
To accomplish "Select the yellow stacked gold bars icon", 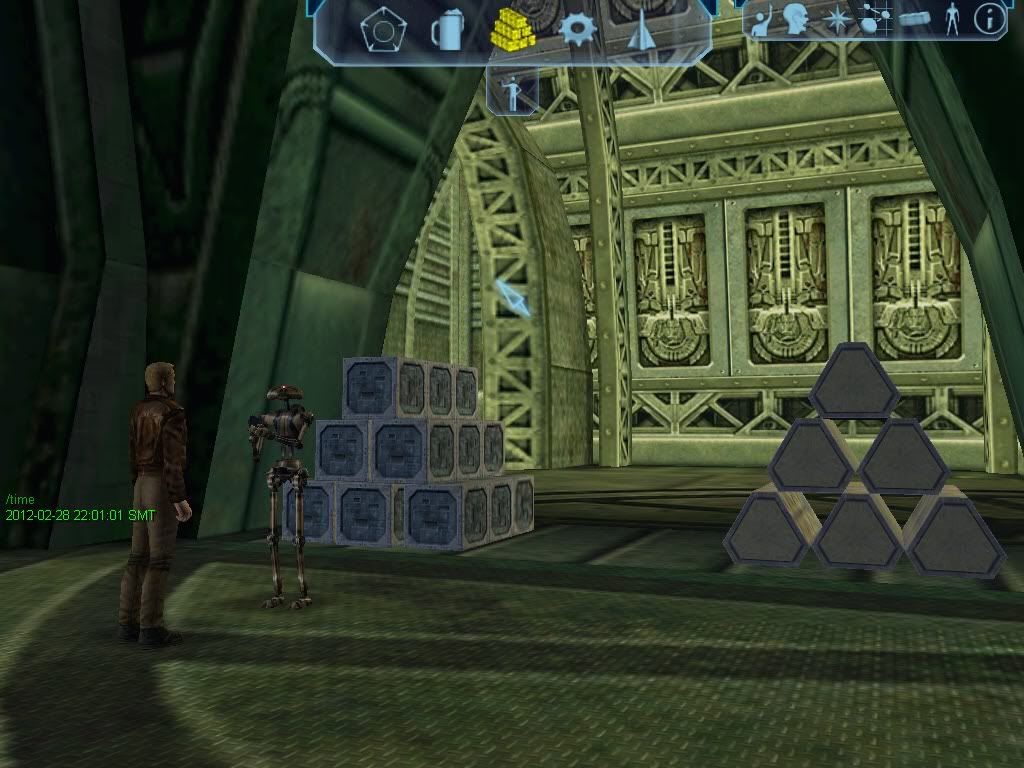I will coord(512,29).
